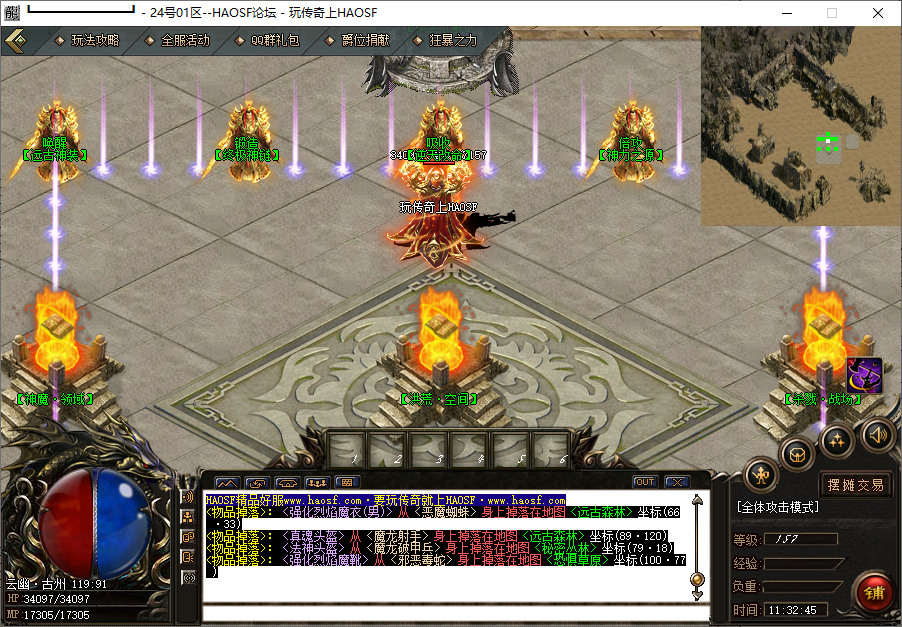
Task: Open the bag chest icon
Action: tap(797, 452)
